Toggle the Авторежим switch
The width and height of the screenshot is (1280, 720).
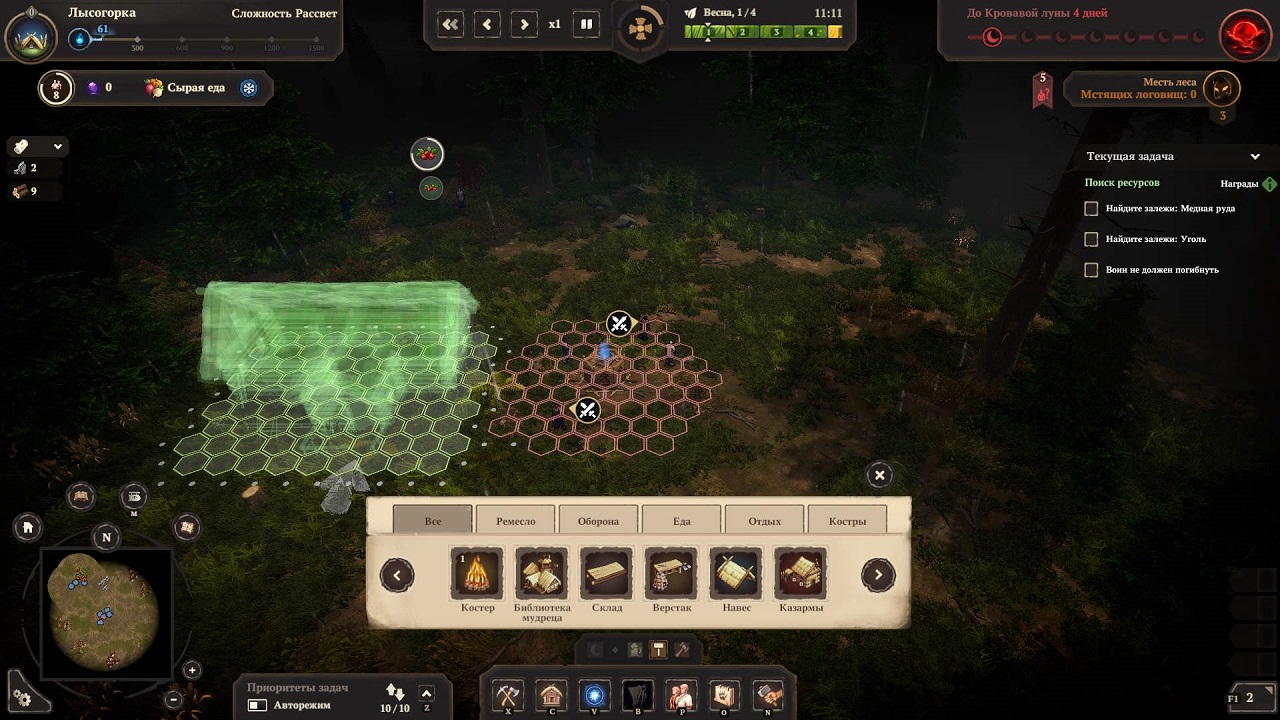pyautogui.click(x=258, y=705)
